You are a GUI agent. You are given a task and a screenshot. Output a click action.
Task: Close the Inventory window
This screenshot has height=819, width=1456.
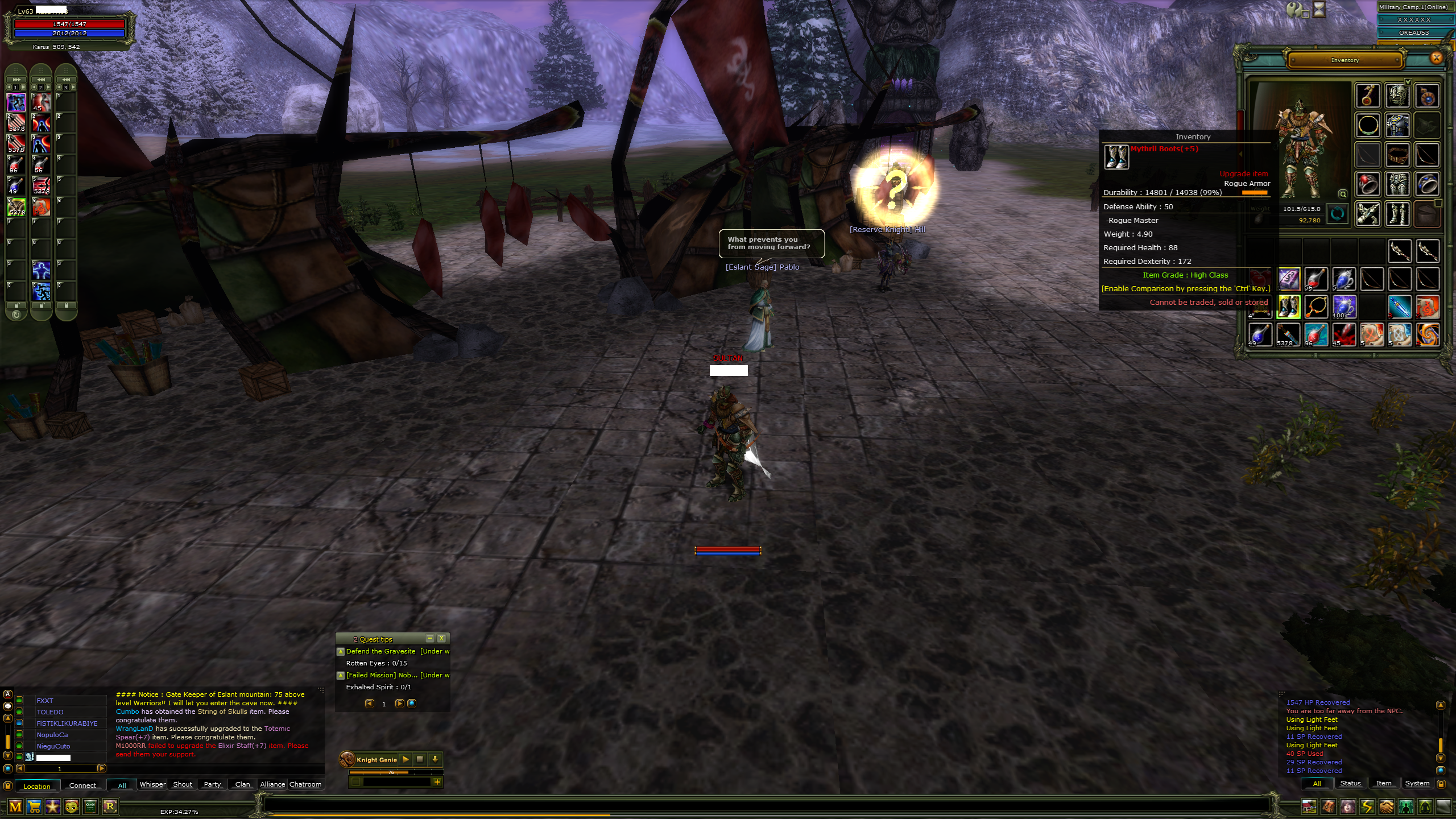click(1436, 57)
